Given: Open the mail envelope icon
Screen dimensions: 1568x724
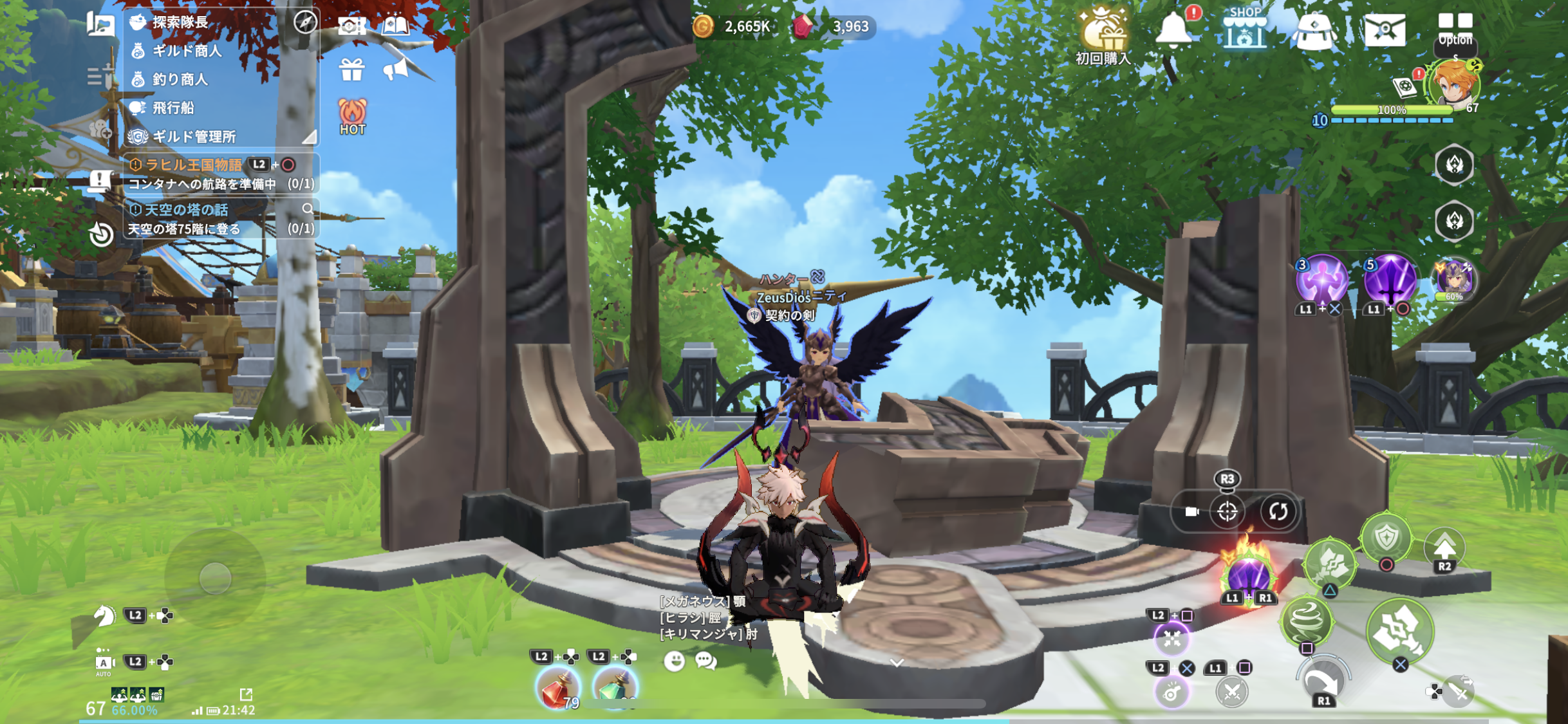Looking at the screenshot, I should coord(1385,30).
